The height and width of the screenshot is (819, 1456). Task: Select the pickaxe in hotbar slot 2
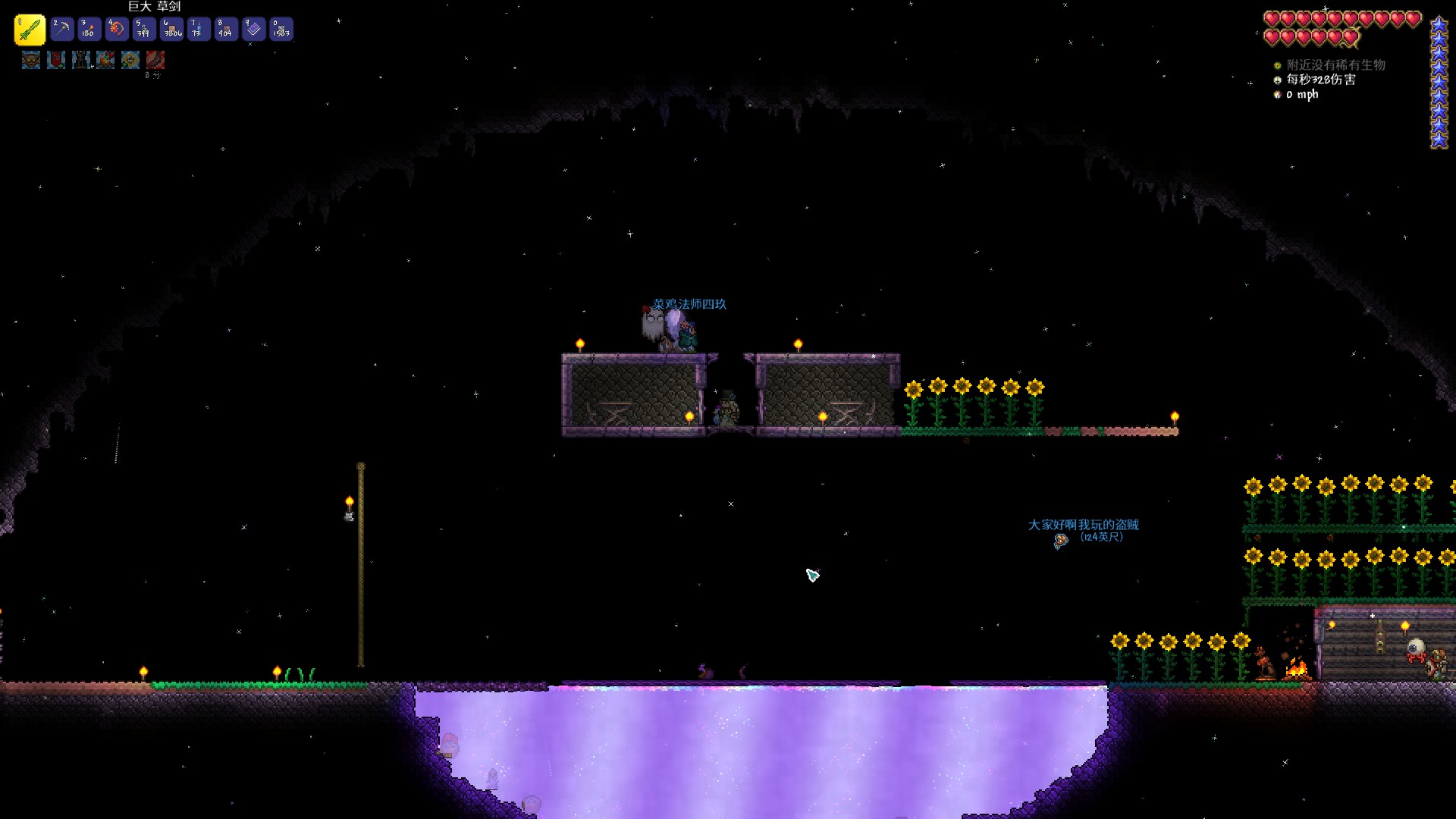pos(62,30)
